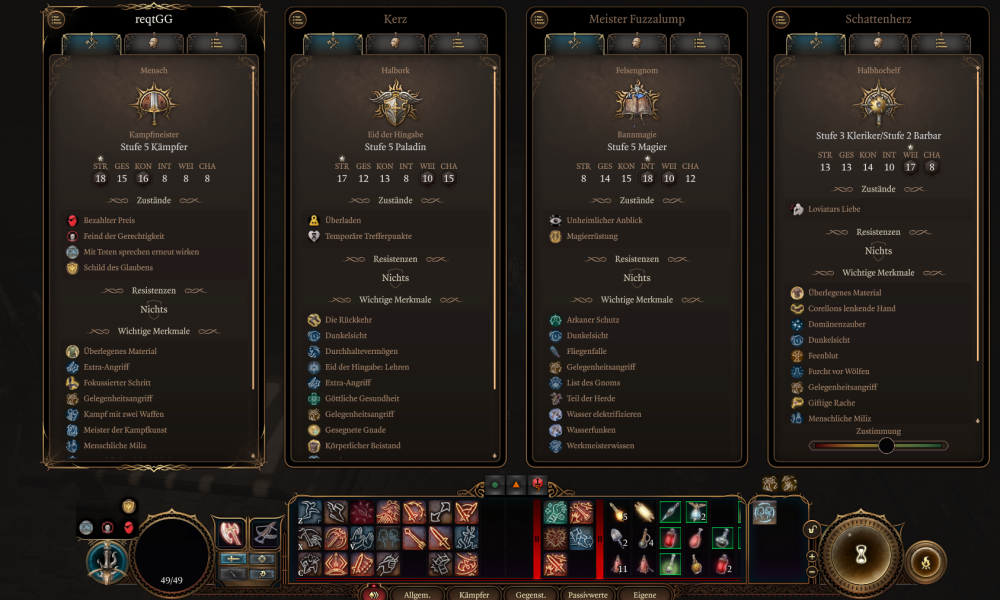Select the Loviatars Liebe condition icon
Viewport: 1000px width, 600px height.
(798, 209)
